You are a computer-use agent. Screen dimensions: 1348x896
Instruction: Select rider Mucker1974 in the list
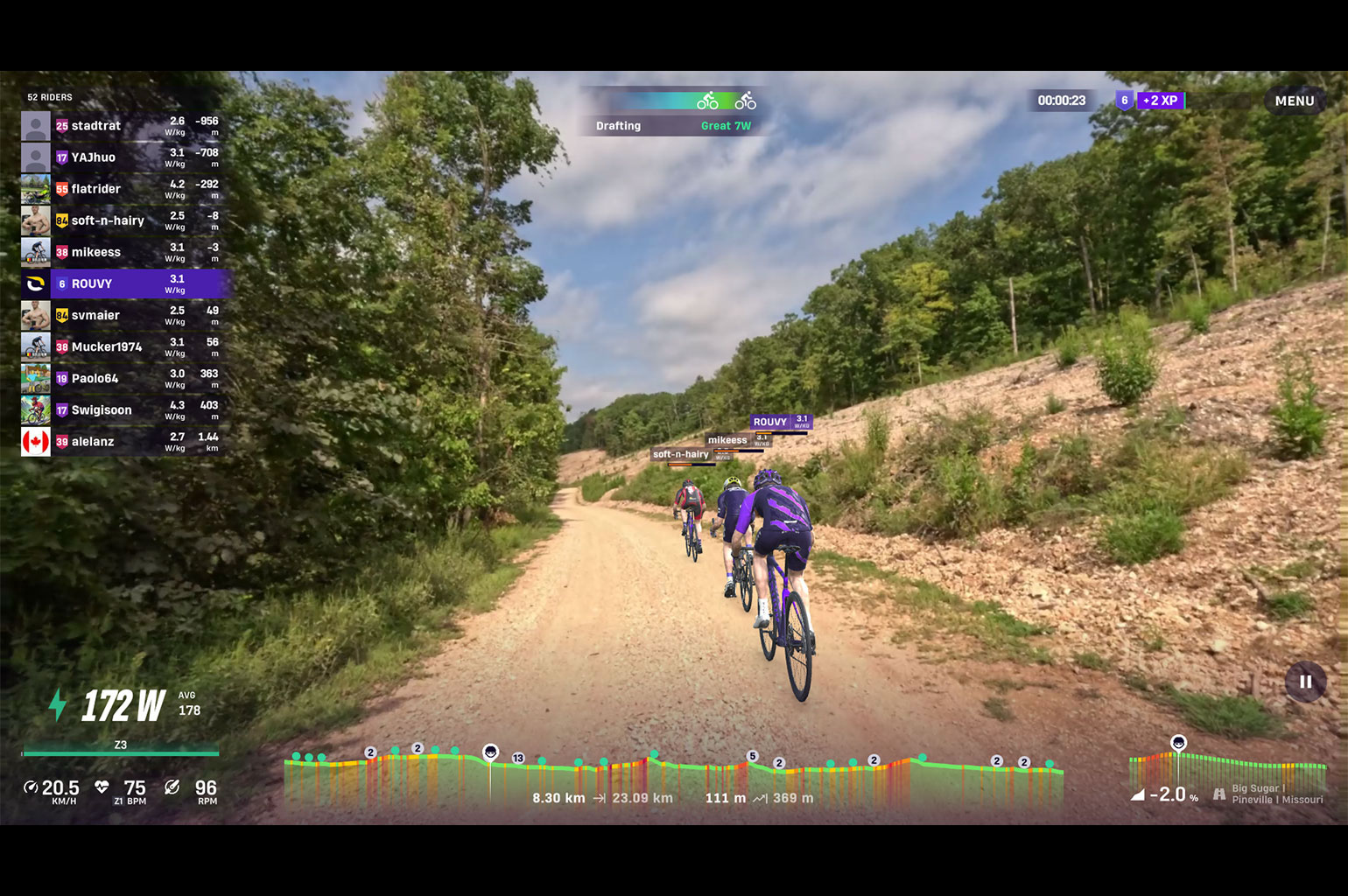click(121, 346)
